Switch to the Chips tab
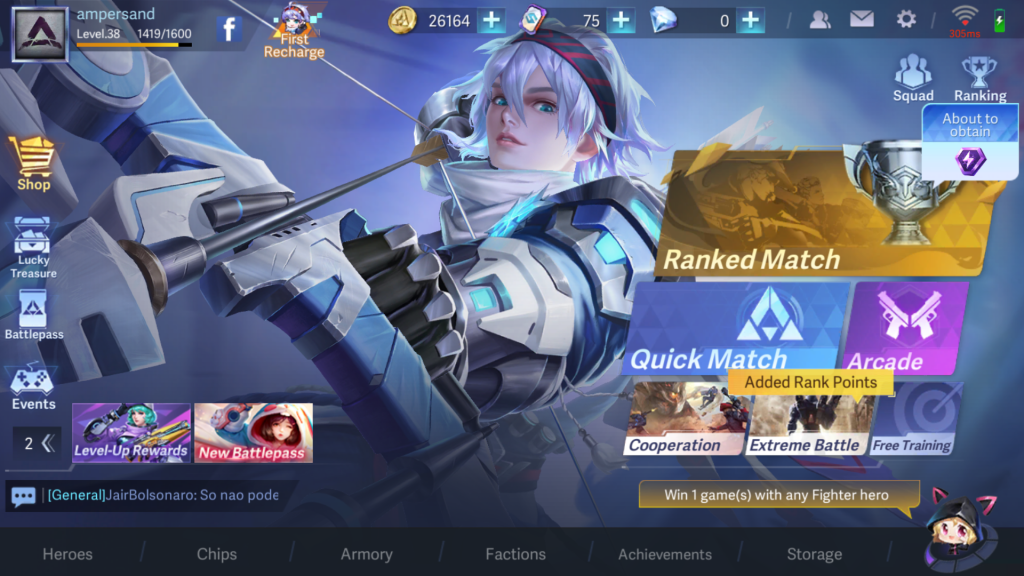The image size is (1024, 576). (217, 554)
